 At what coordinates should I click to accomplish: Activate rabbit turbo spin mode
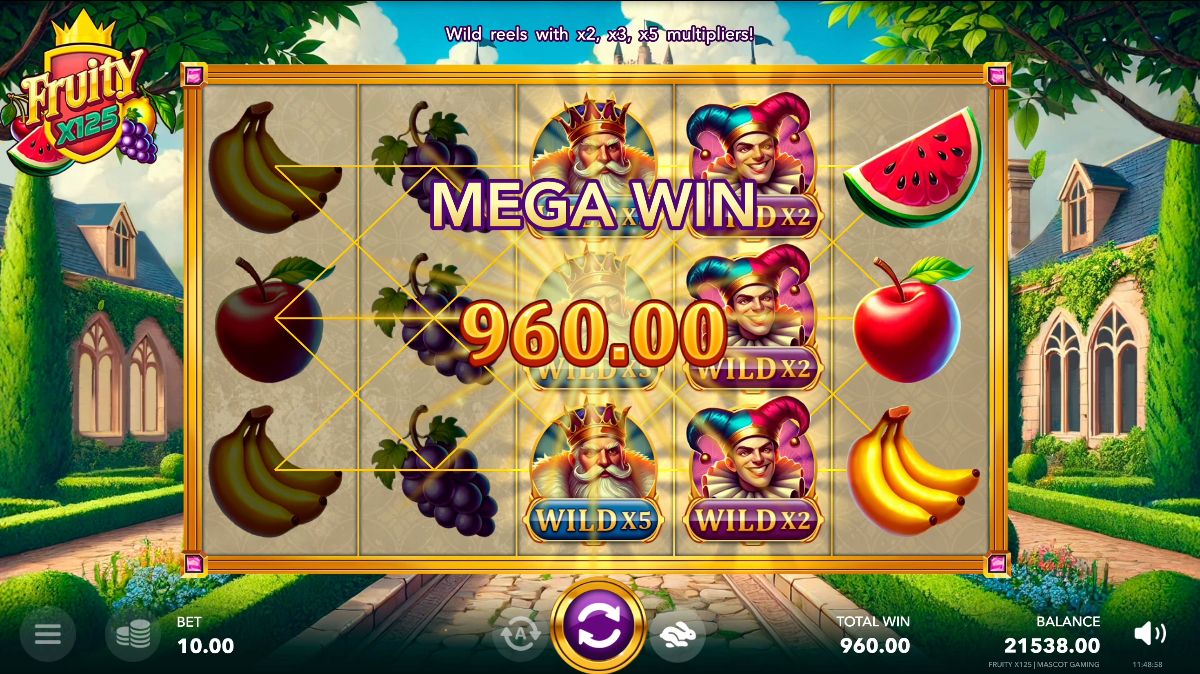677,634
